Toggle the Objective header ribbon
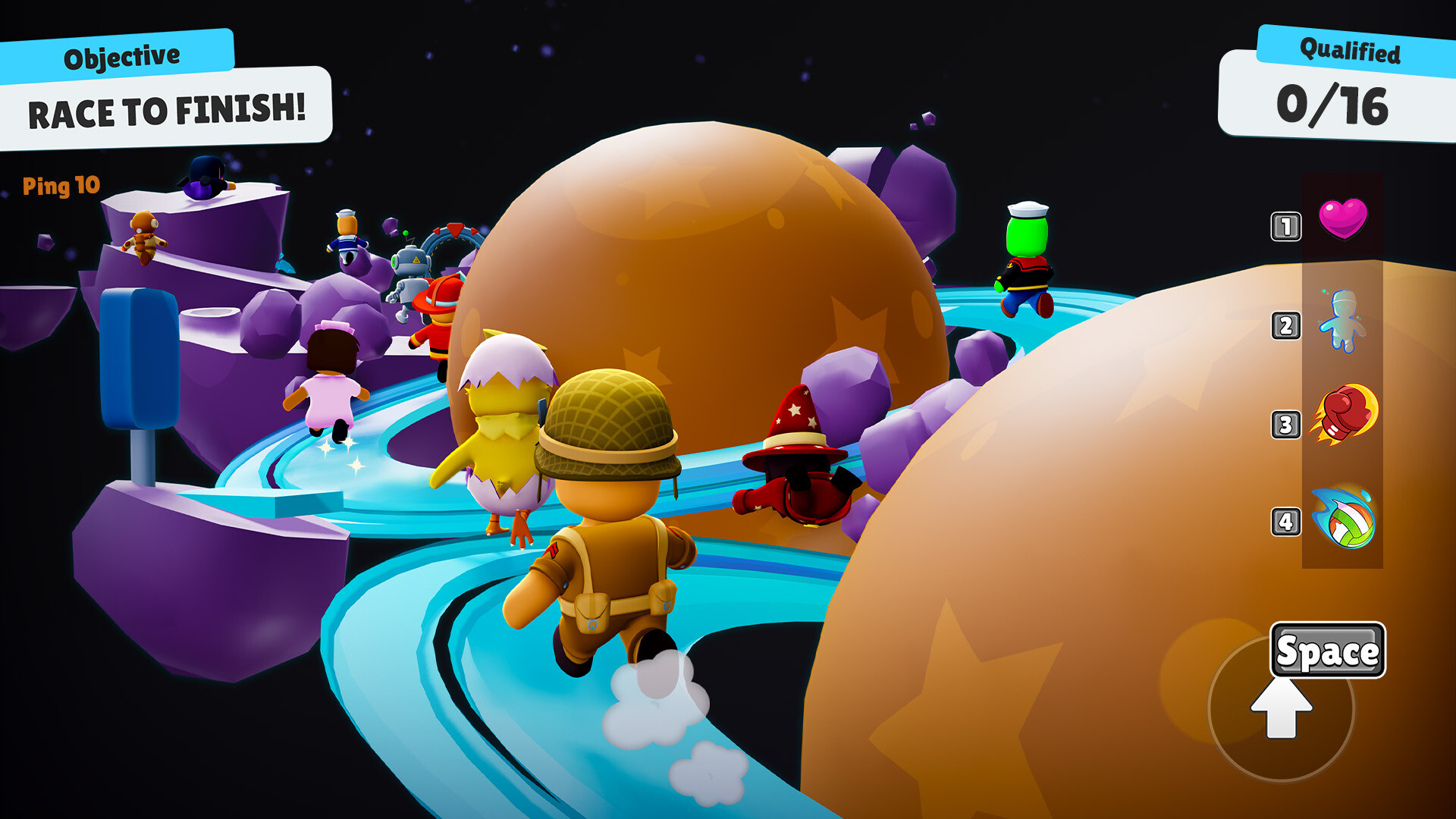Viewport: 1456px width, 819px height. click(121, 53)
